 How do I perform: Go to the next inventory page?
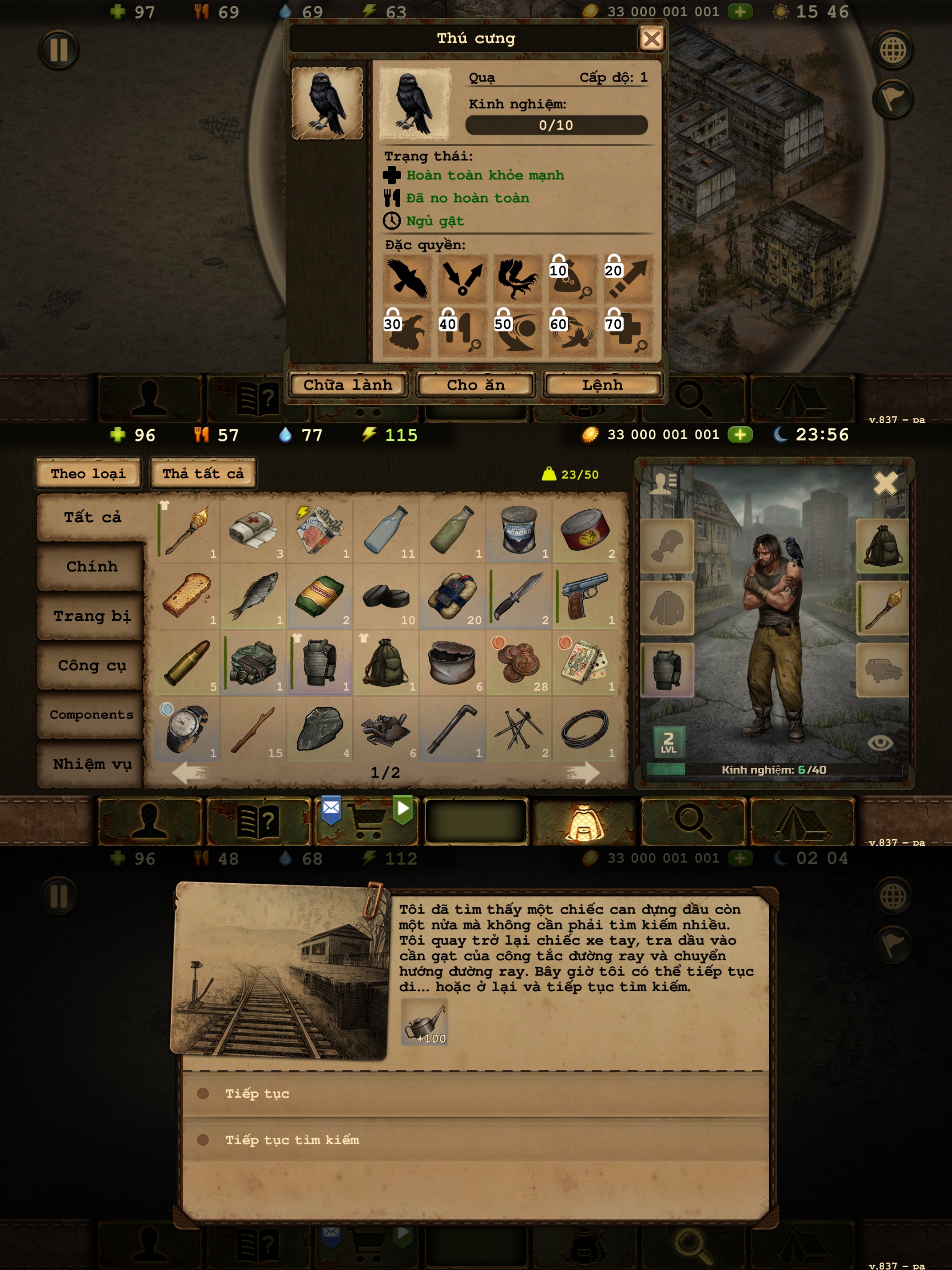pyautogui.click(x=581, y=773)
